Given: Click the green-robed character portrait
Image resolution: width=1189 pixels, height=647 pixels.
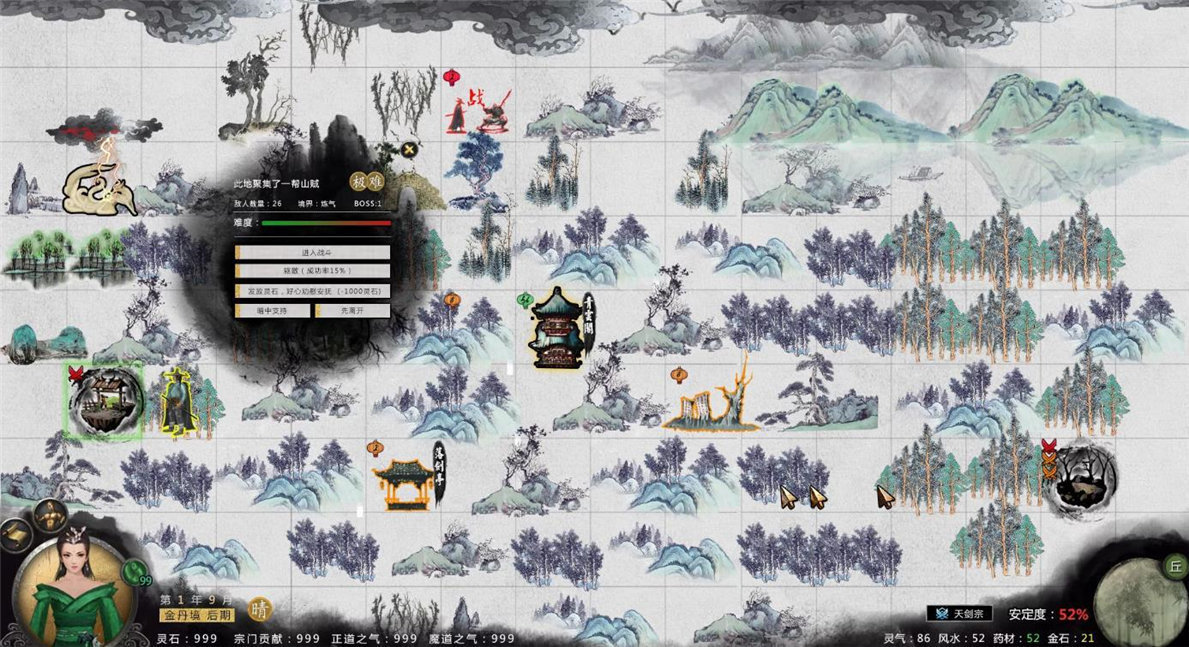Looking at the screenshot, I should coord(73,587).
